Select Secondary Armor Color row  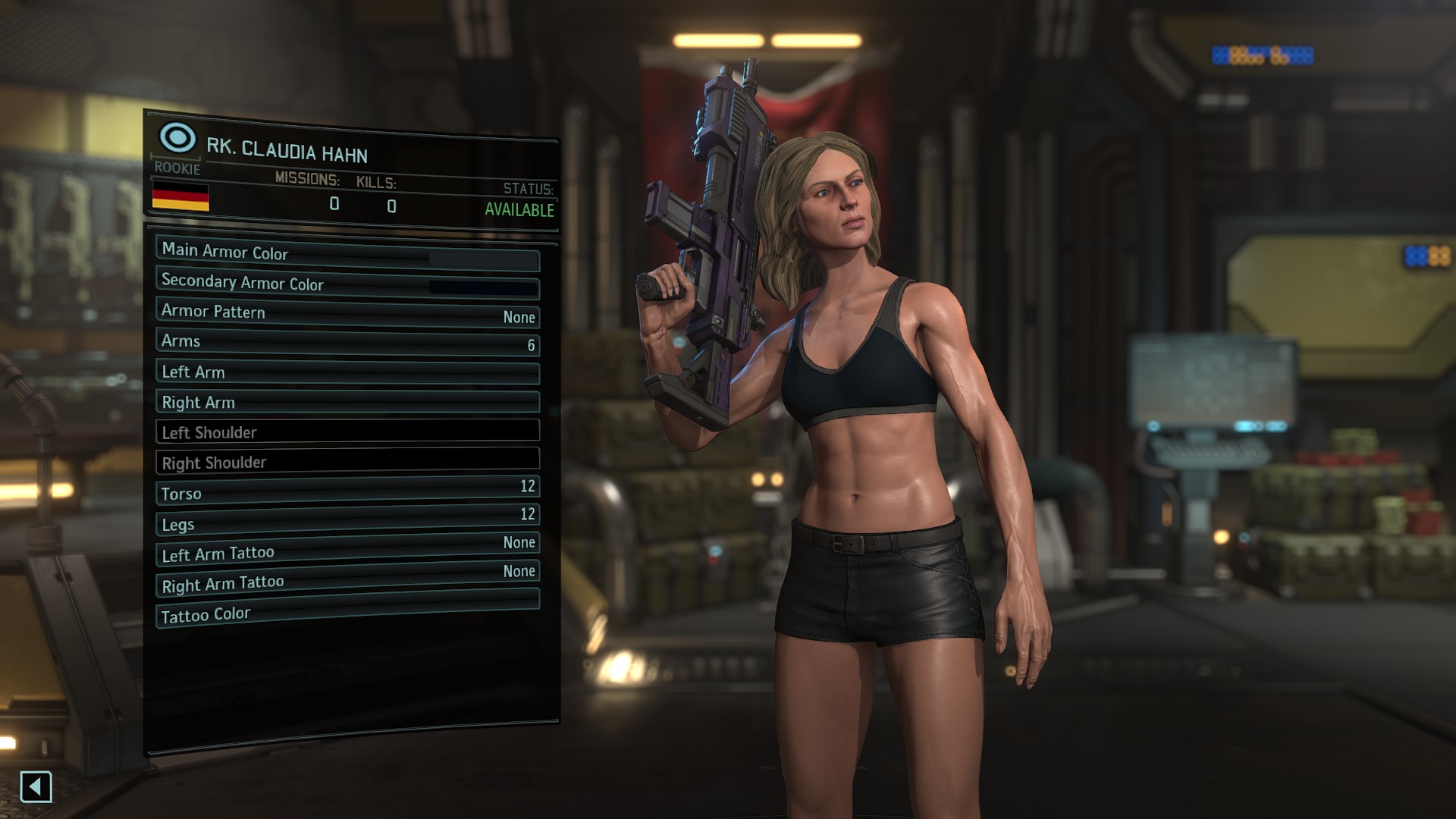click(x=347, y=284)
